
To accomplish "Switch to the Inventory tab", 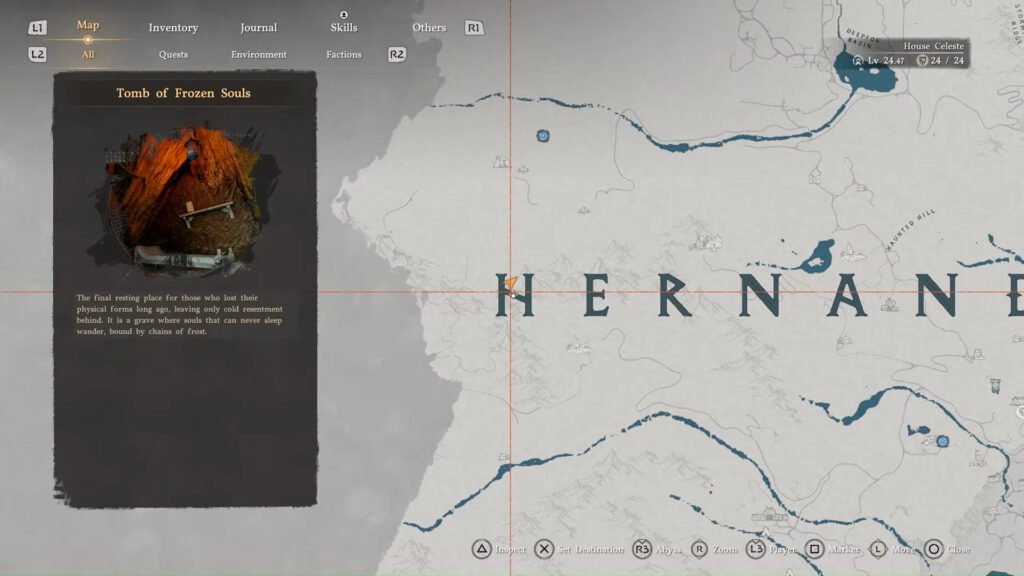I will [173, 28].
